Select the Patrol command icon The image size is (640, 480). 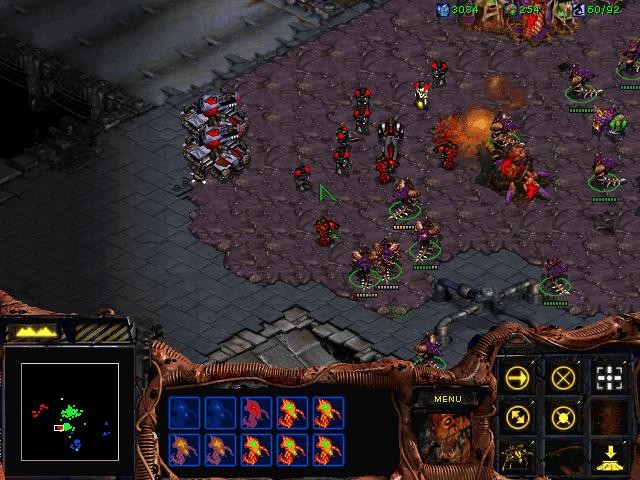(x=517, y=417)
